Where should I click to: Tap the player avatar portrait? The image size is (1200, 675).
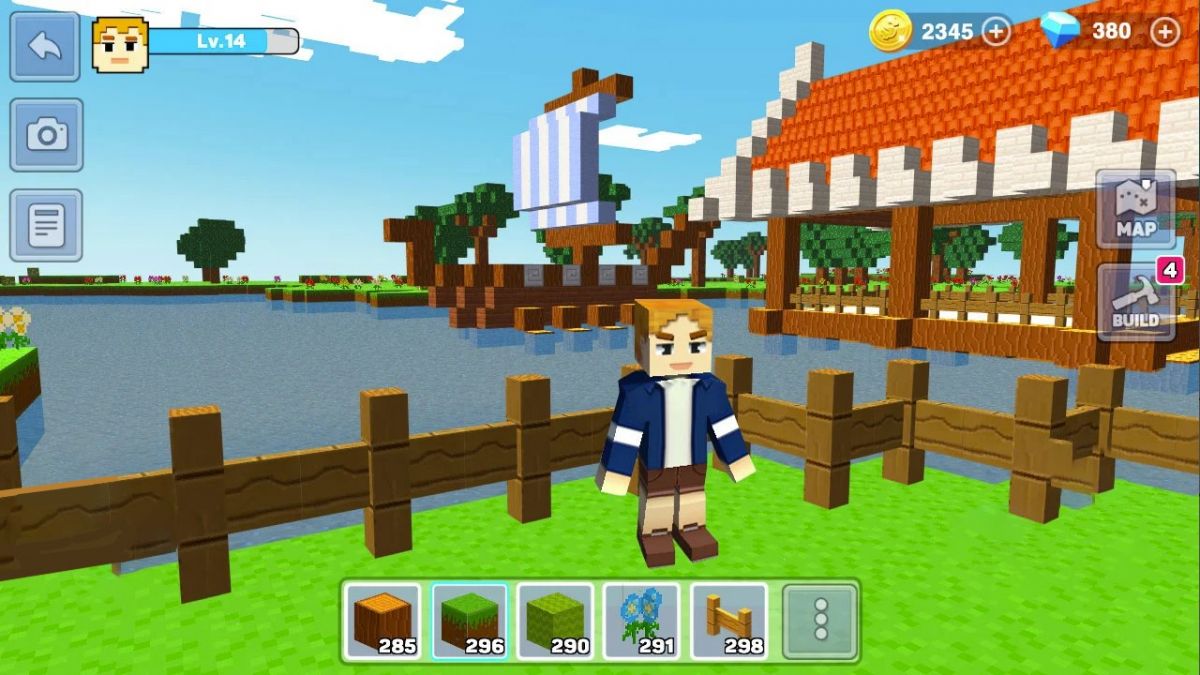tap(120, 44)
